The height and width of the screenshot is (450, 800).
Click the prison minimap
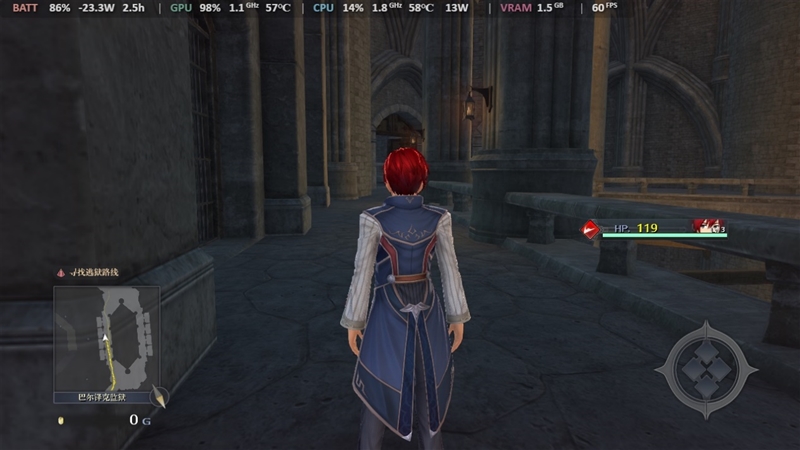[x=106, y=337]
